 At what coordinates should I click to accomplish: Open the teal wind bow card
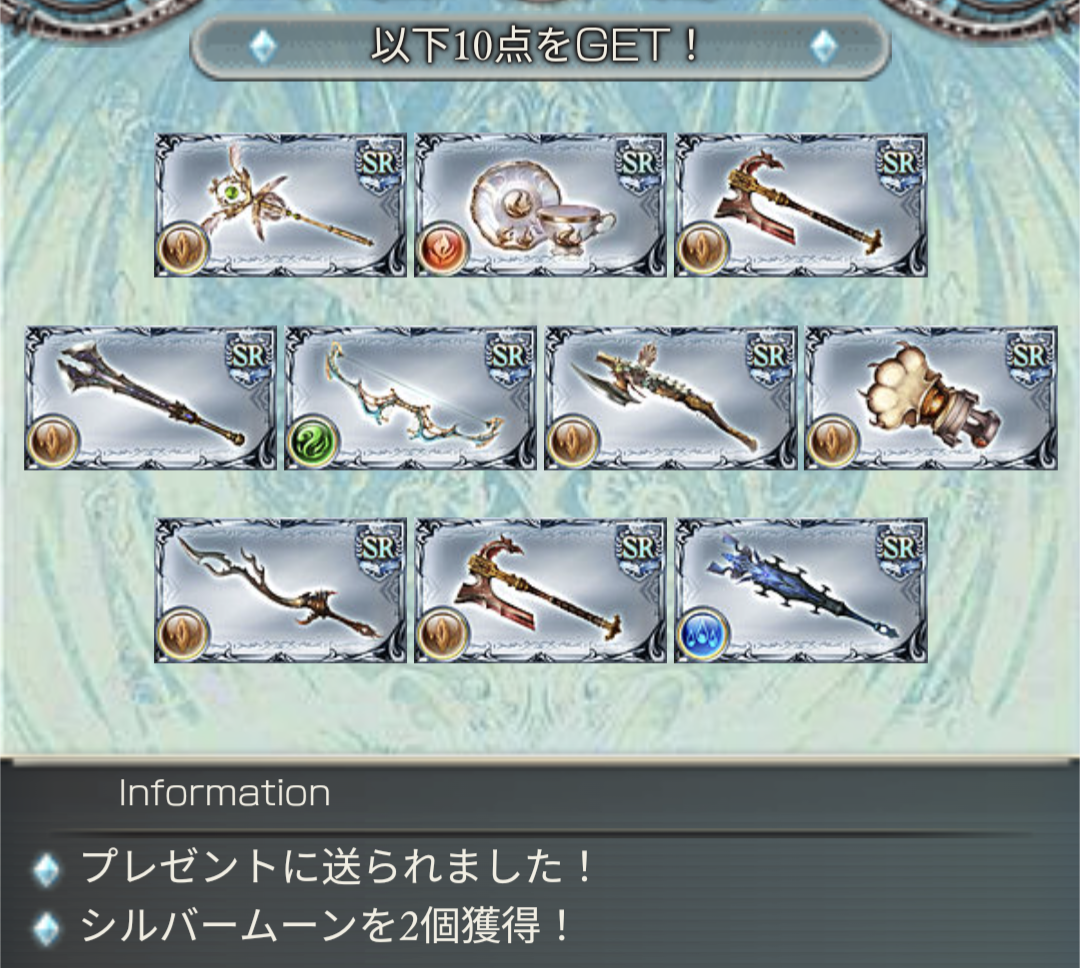click(x=410, y=397)
